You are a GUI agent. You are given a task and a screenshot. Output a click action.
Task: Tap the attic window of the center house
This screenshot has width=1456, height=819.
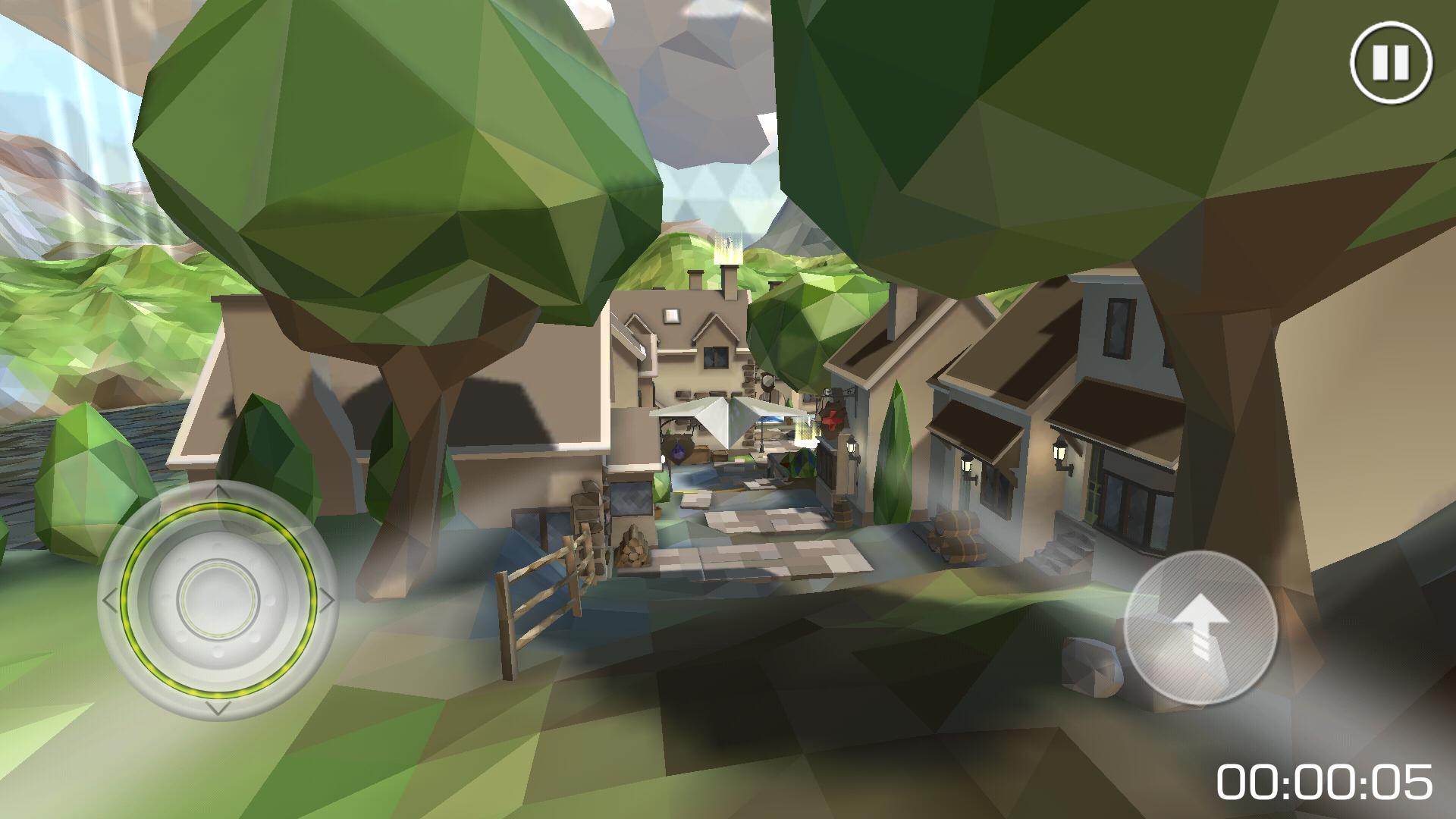click(671, 315)
